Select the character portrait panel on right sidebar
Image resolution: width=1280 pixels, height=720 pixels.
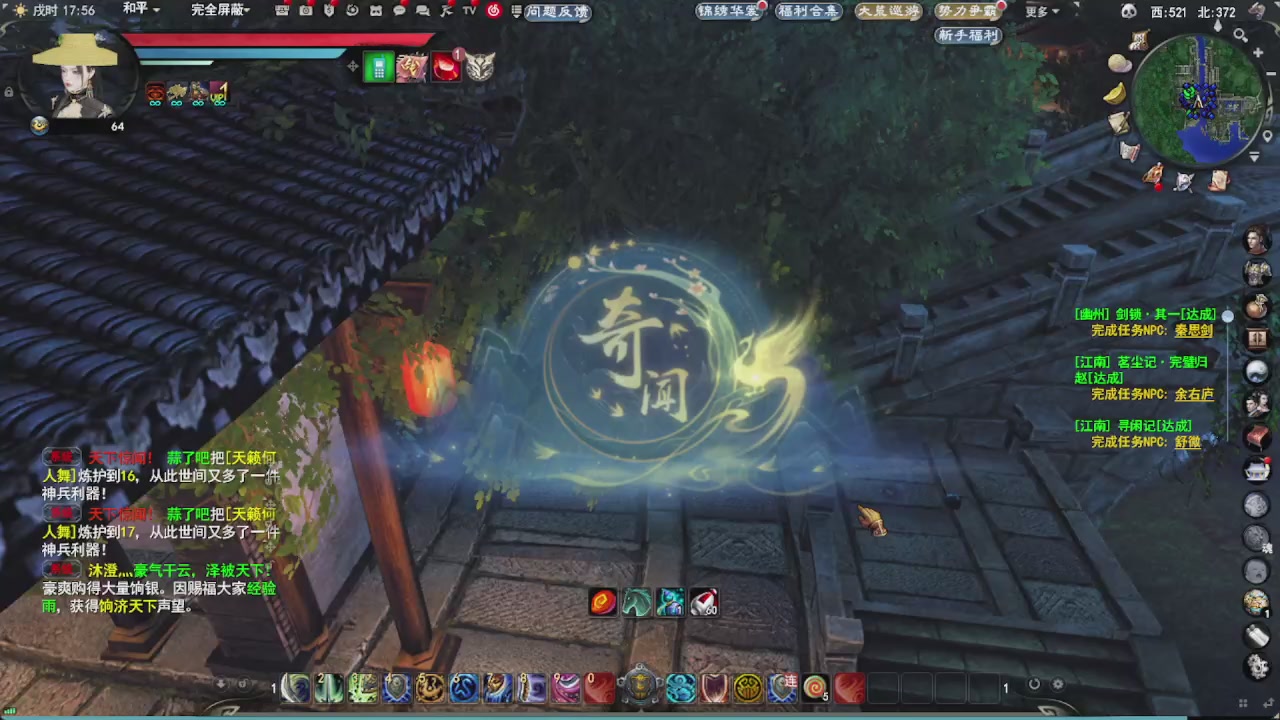1257,240
